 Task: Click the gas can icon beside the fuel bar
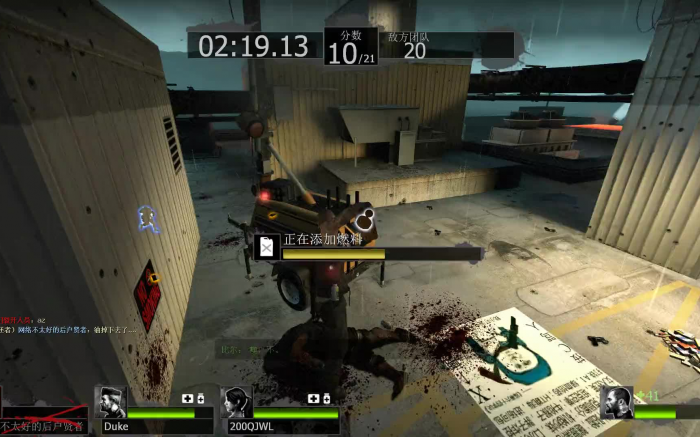pos(267,247)
